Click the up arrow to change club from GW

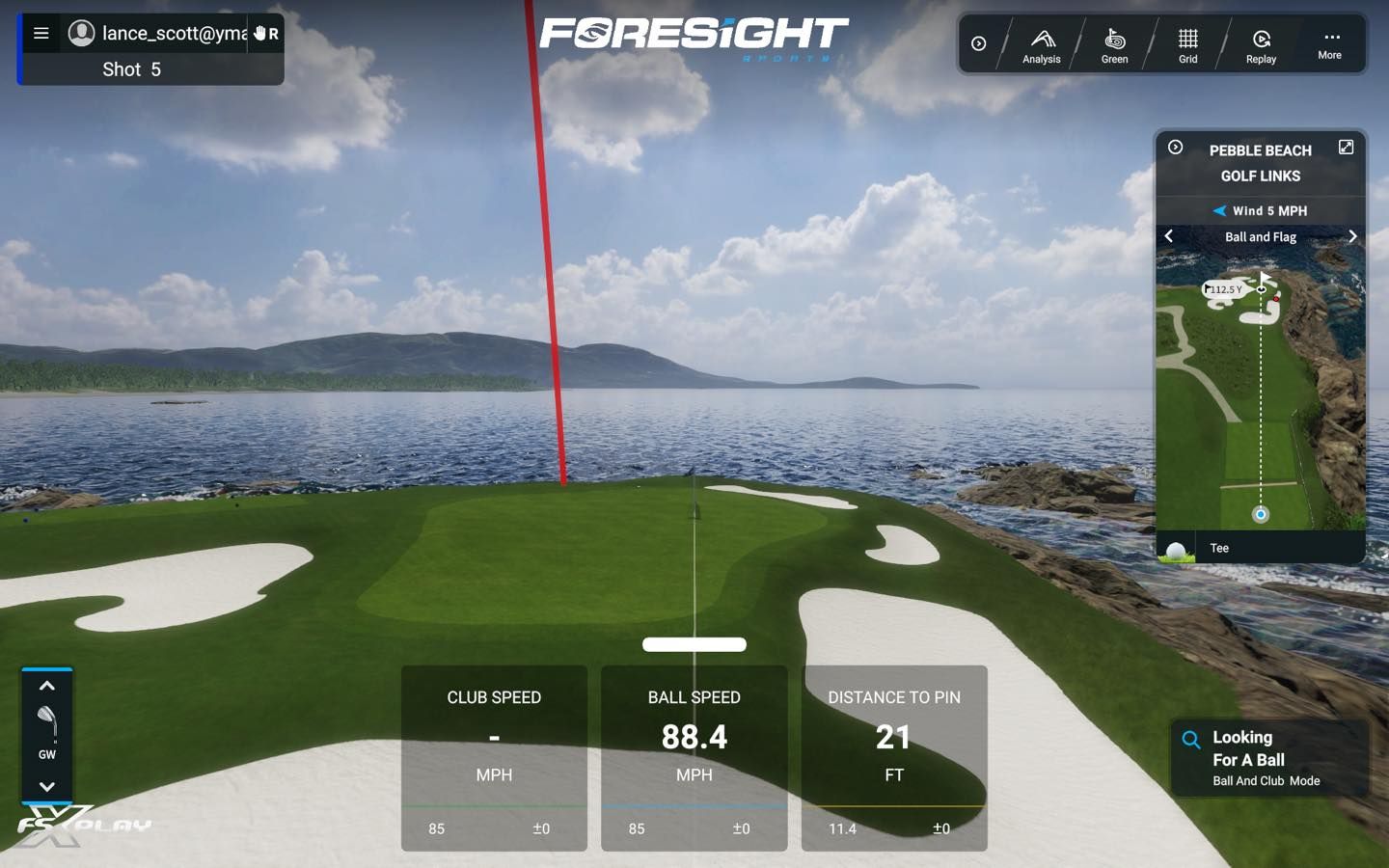(x=47, y=686)
